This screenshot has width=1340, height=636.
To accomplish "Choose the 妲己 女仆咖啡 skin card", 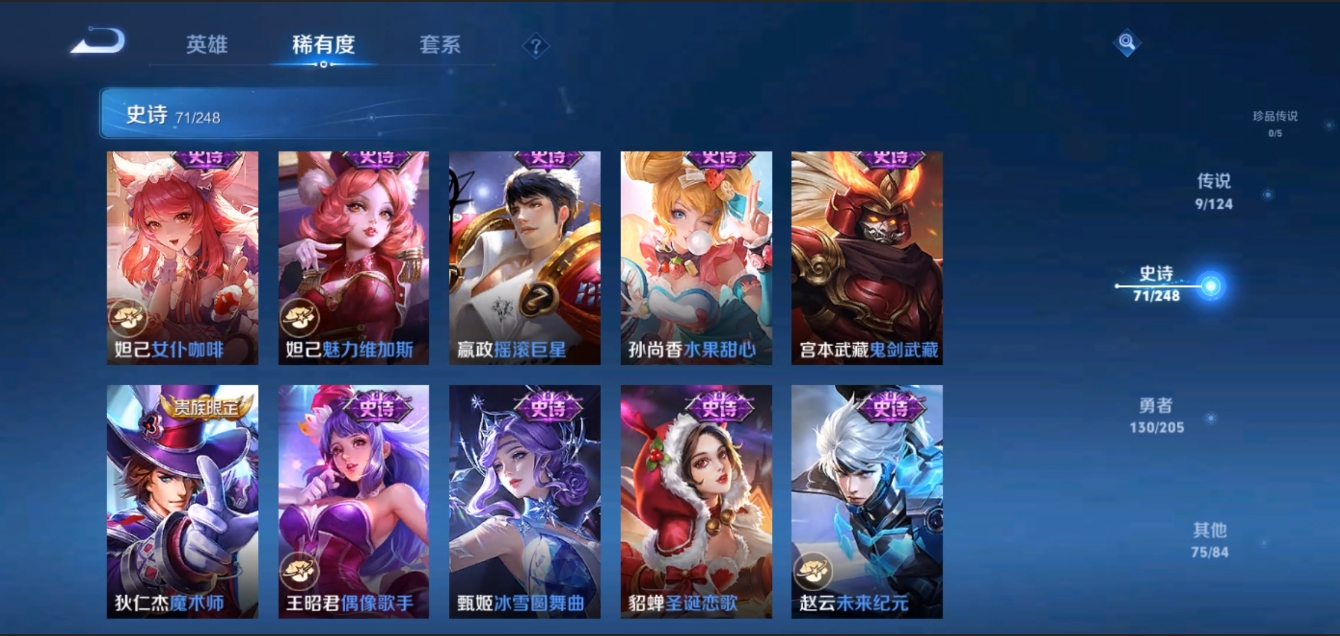I will click(182, 257).
